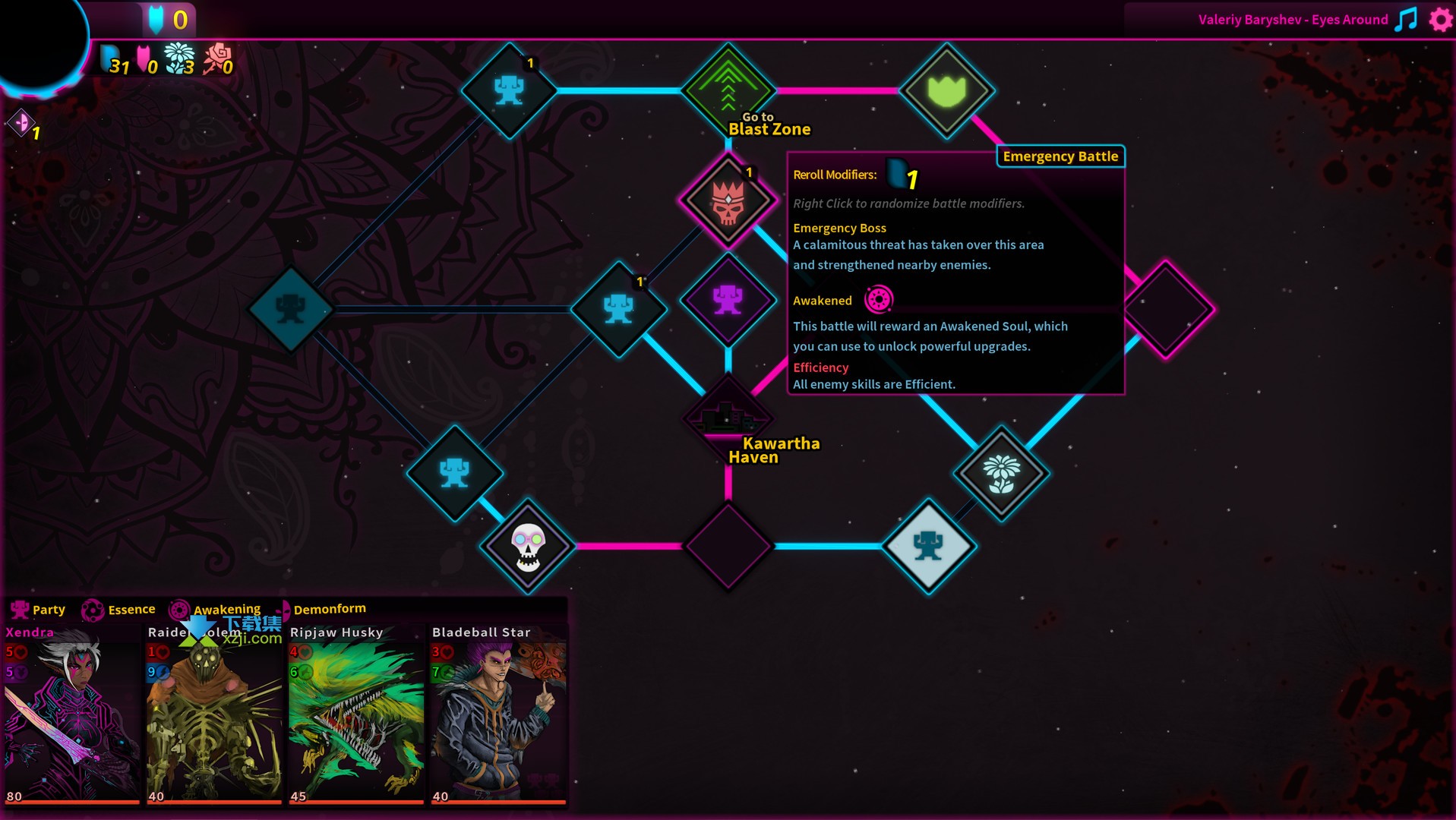Select the white flower map node
This screenshot has width=1456, height=820.
[1001, 473]
